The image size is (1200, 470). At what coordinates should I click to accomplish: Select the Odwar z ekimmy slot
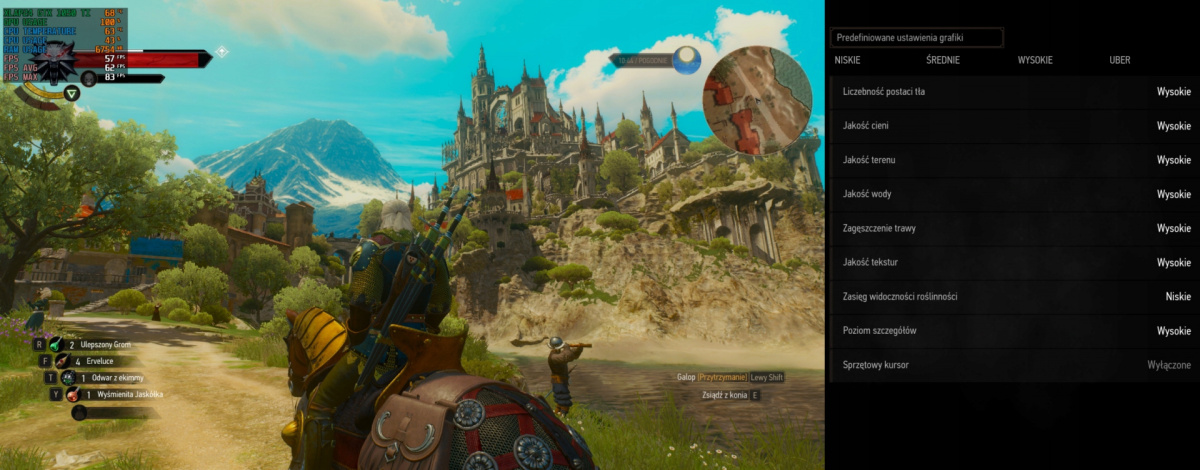100,378
